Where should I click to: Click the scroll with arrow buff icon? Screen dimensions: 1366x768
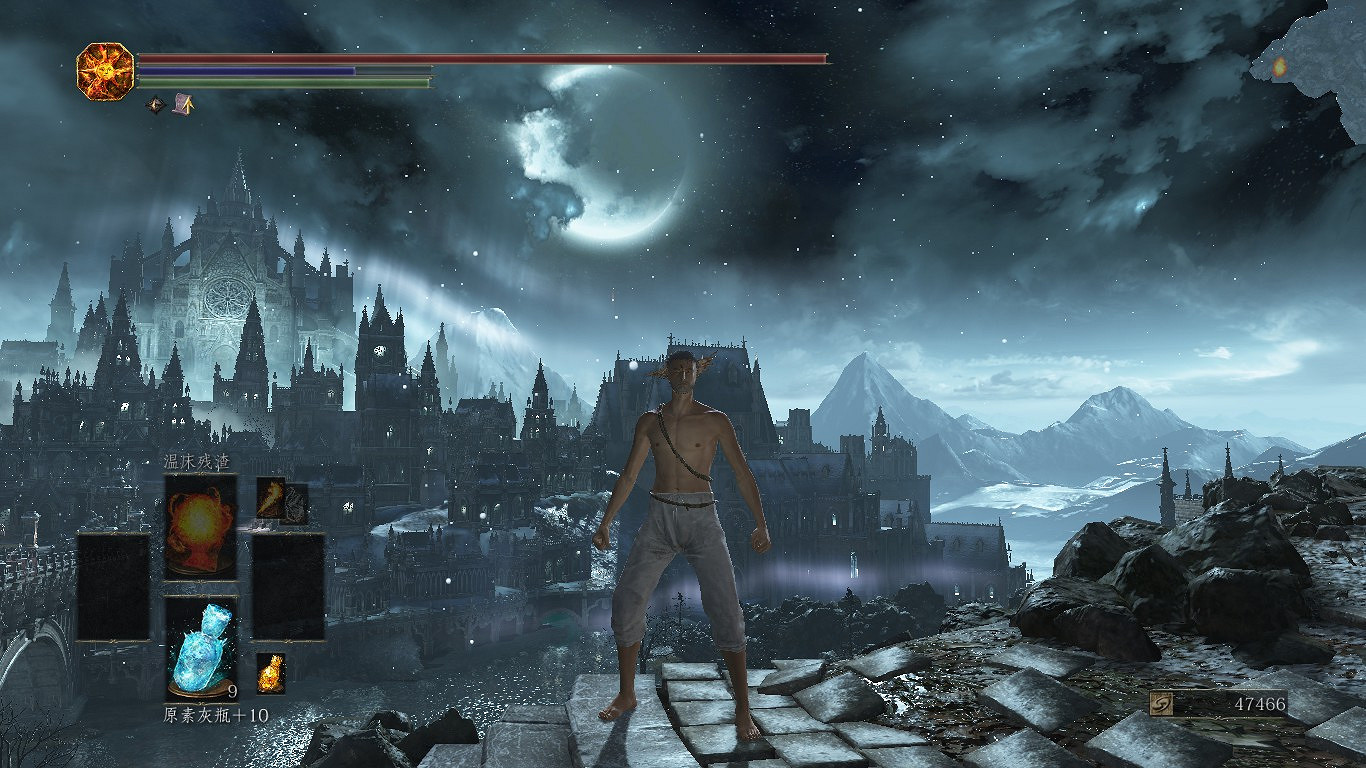[x=183, y=103]
